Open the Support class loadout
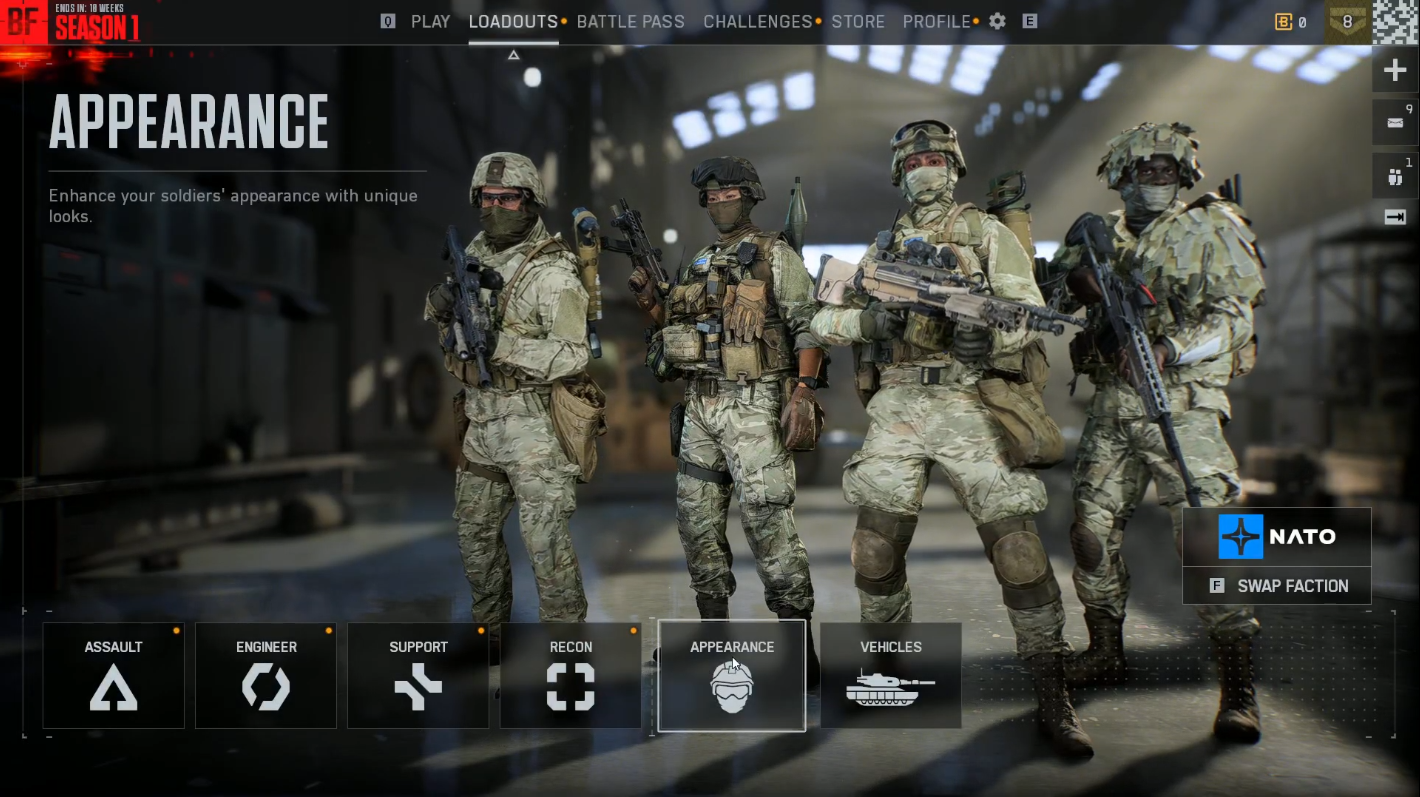Screen dimensions: 1420x797 point(418,675)
